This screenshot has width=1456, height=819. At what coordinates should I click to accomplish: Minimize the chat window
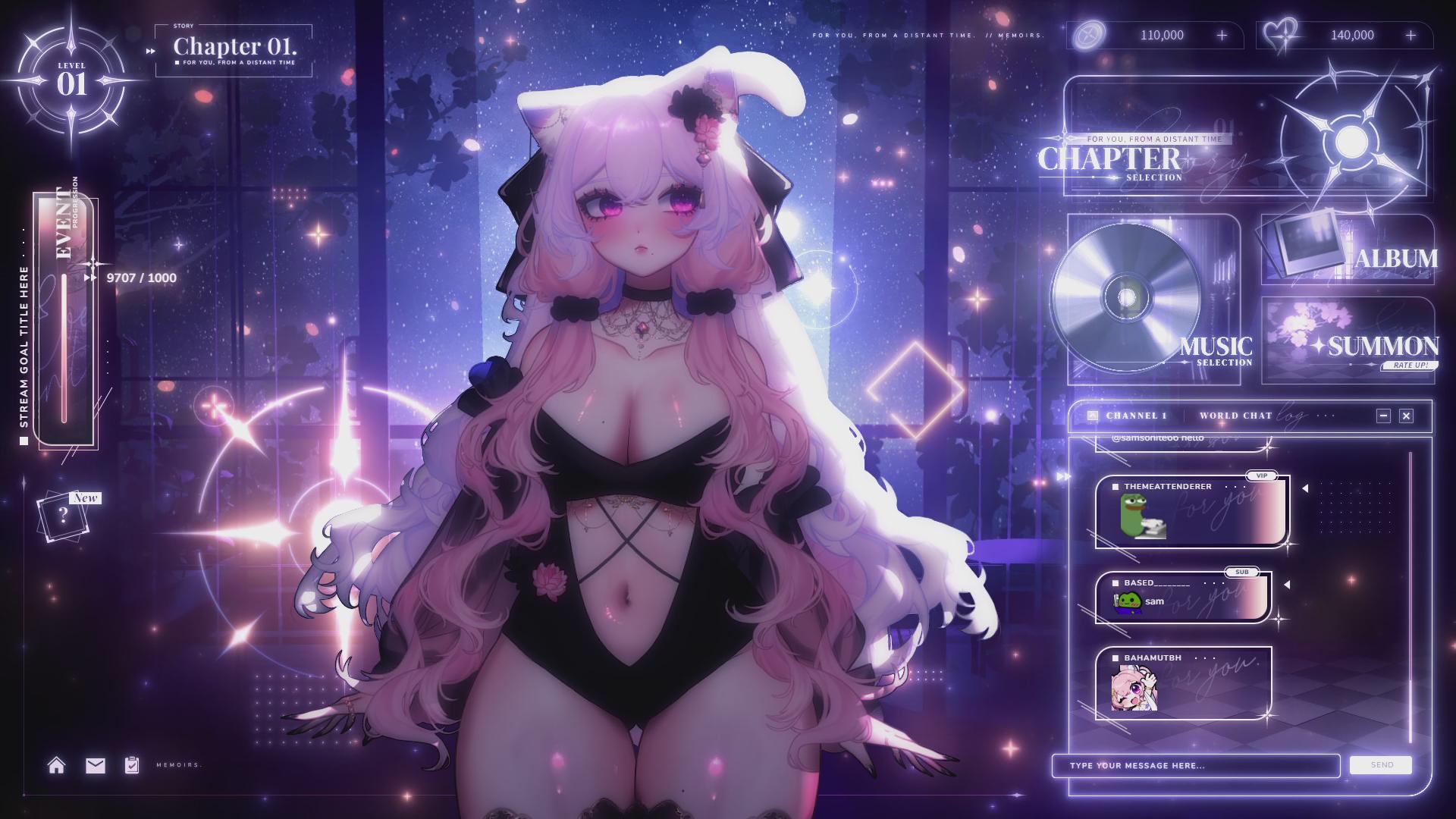click(1383, 416)
